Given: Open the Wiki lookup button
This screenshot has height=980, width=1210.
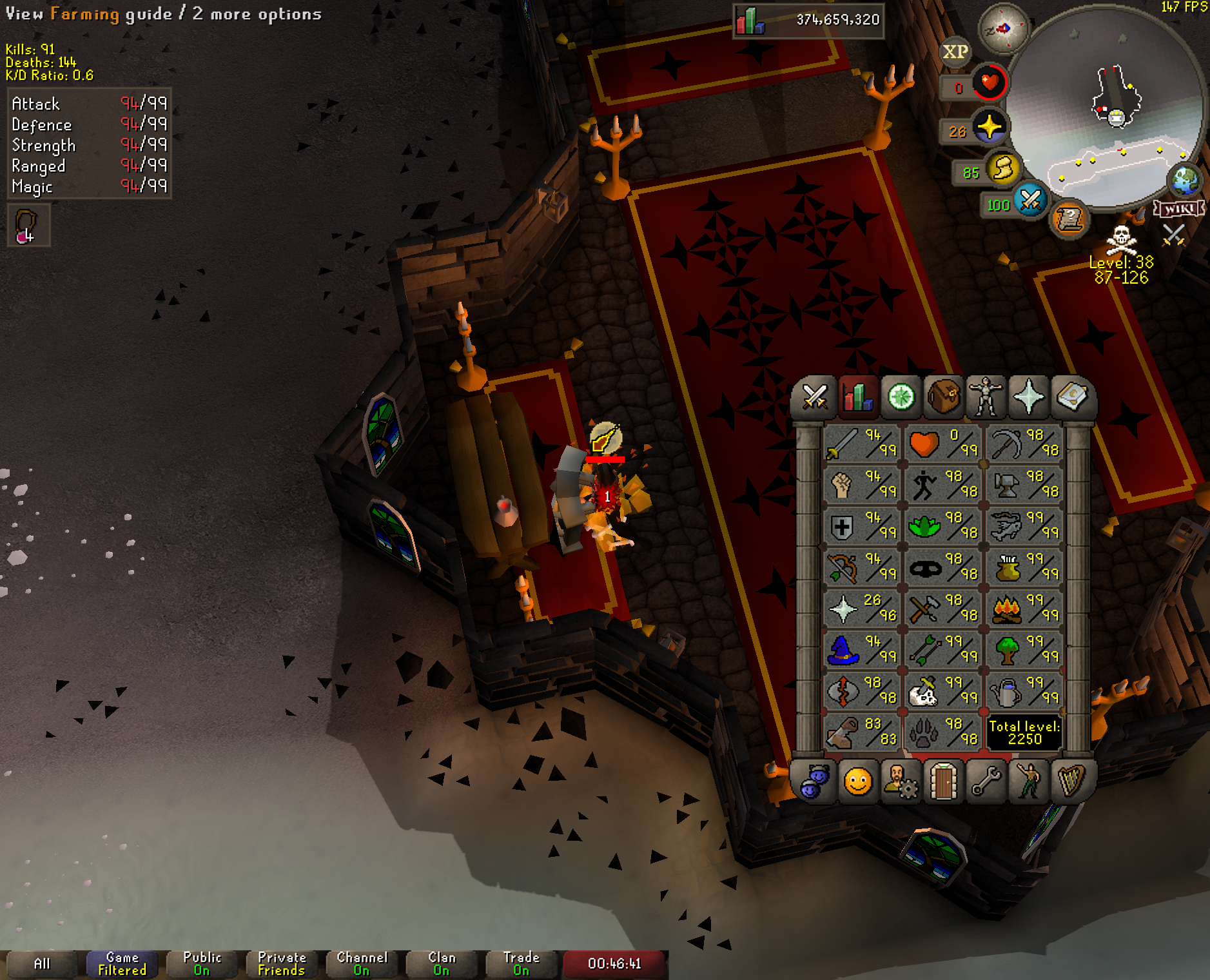Looking at the screenshot, I should (x=1178, y=208).
